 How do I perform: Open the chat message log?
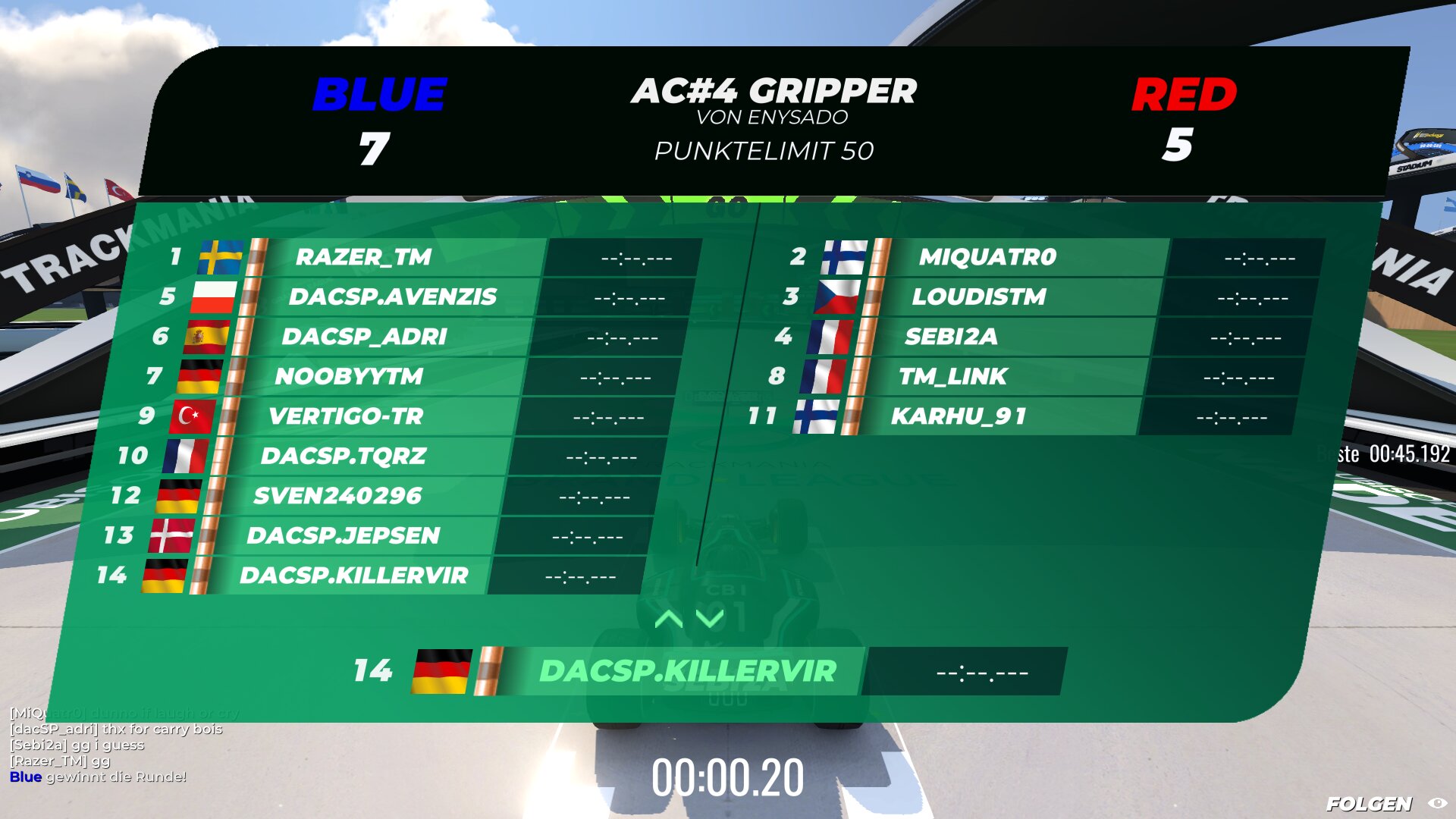pyautogui.click(x=114, y=745)
